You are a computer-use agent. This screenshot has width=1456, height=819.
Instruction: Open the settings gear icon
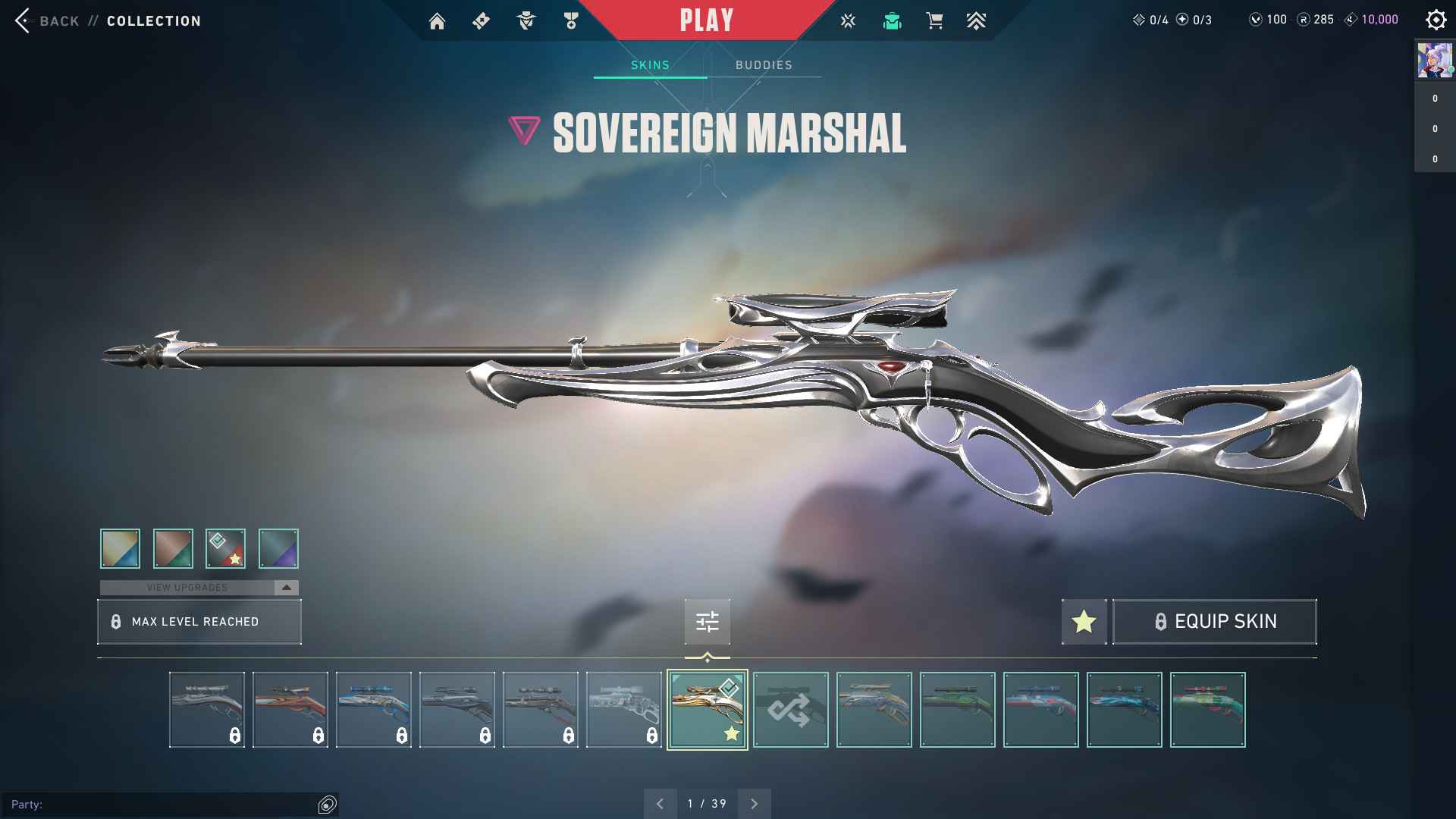coord(1435,20)
